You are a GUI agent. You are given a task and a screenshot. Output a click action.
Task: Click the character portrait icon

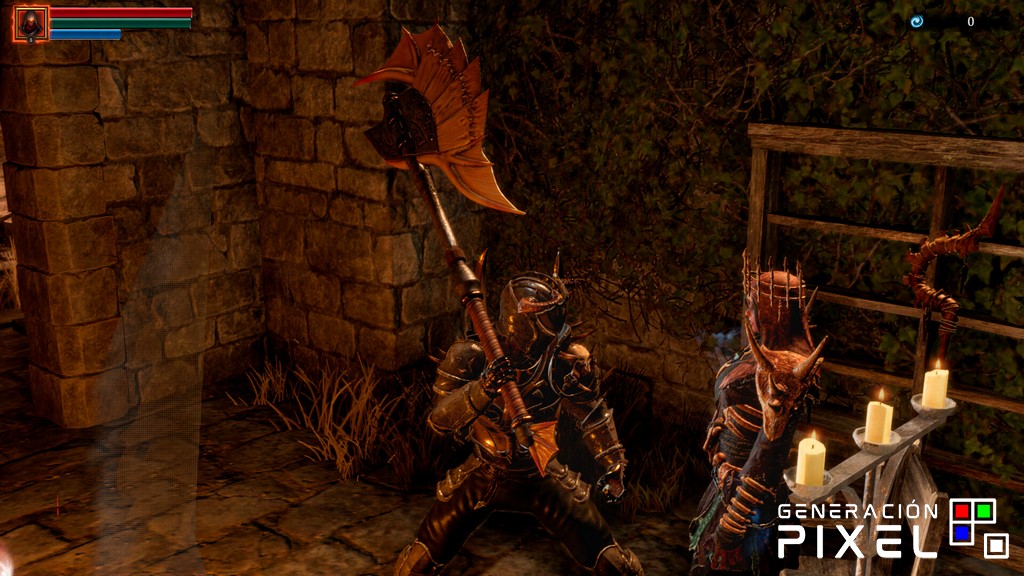point(31,23)
